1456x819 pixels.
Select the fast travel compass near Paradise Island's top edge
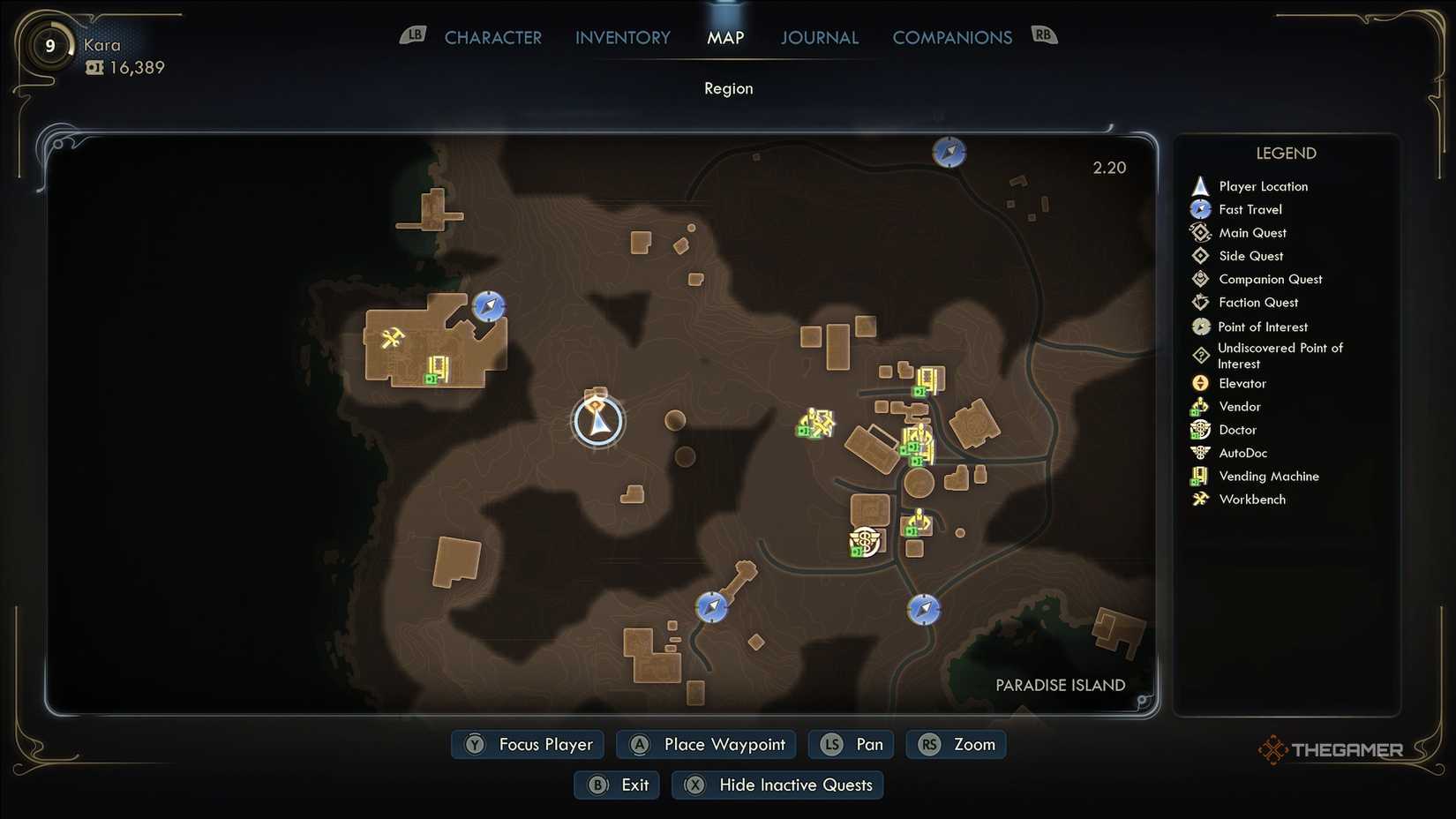[x=949, y=152]
